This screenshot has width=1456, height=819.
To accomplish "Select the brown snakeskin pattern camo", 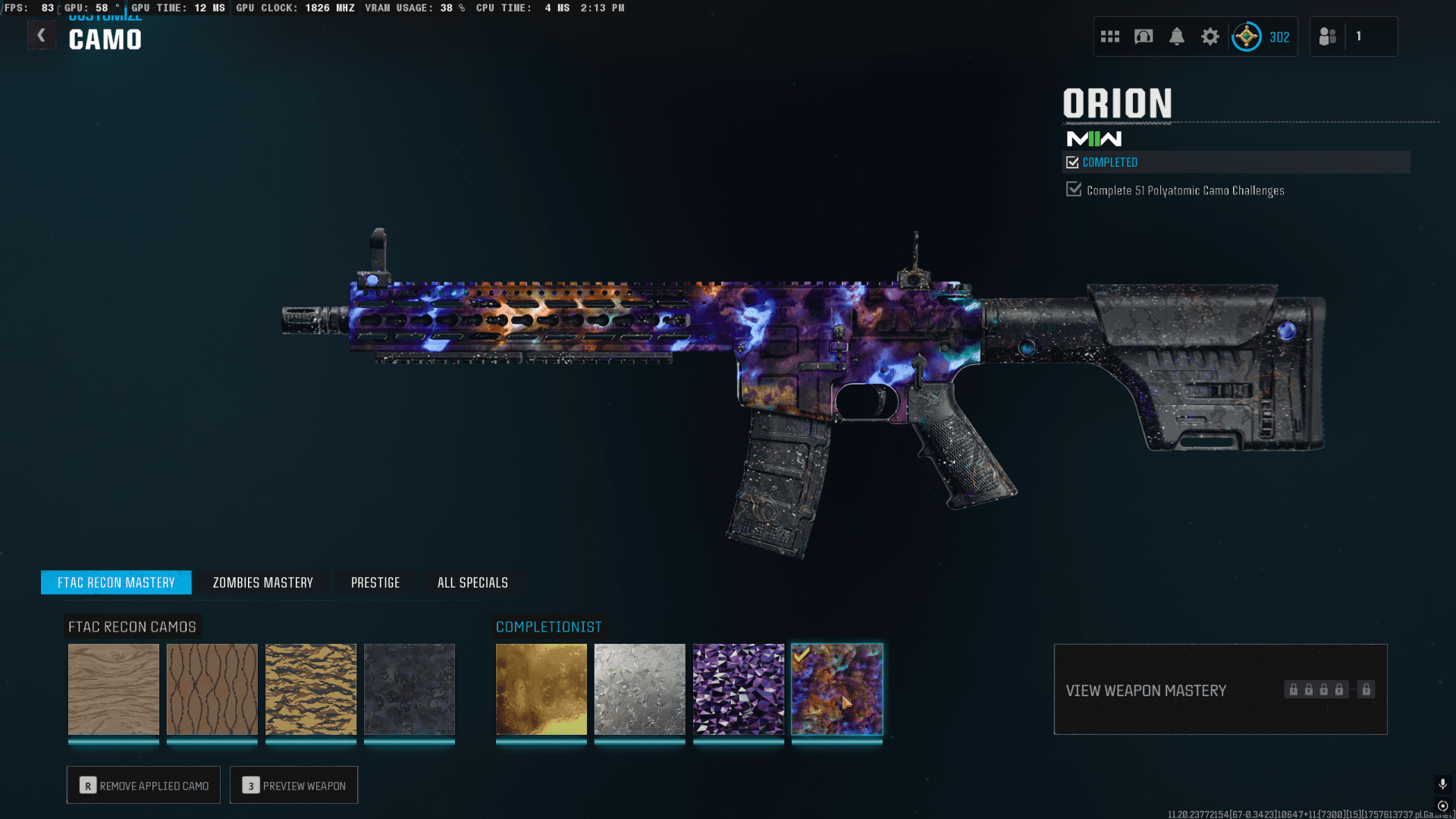I will [212, 689].
